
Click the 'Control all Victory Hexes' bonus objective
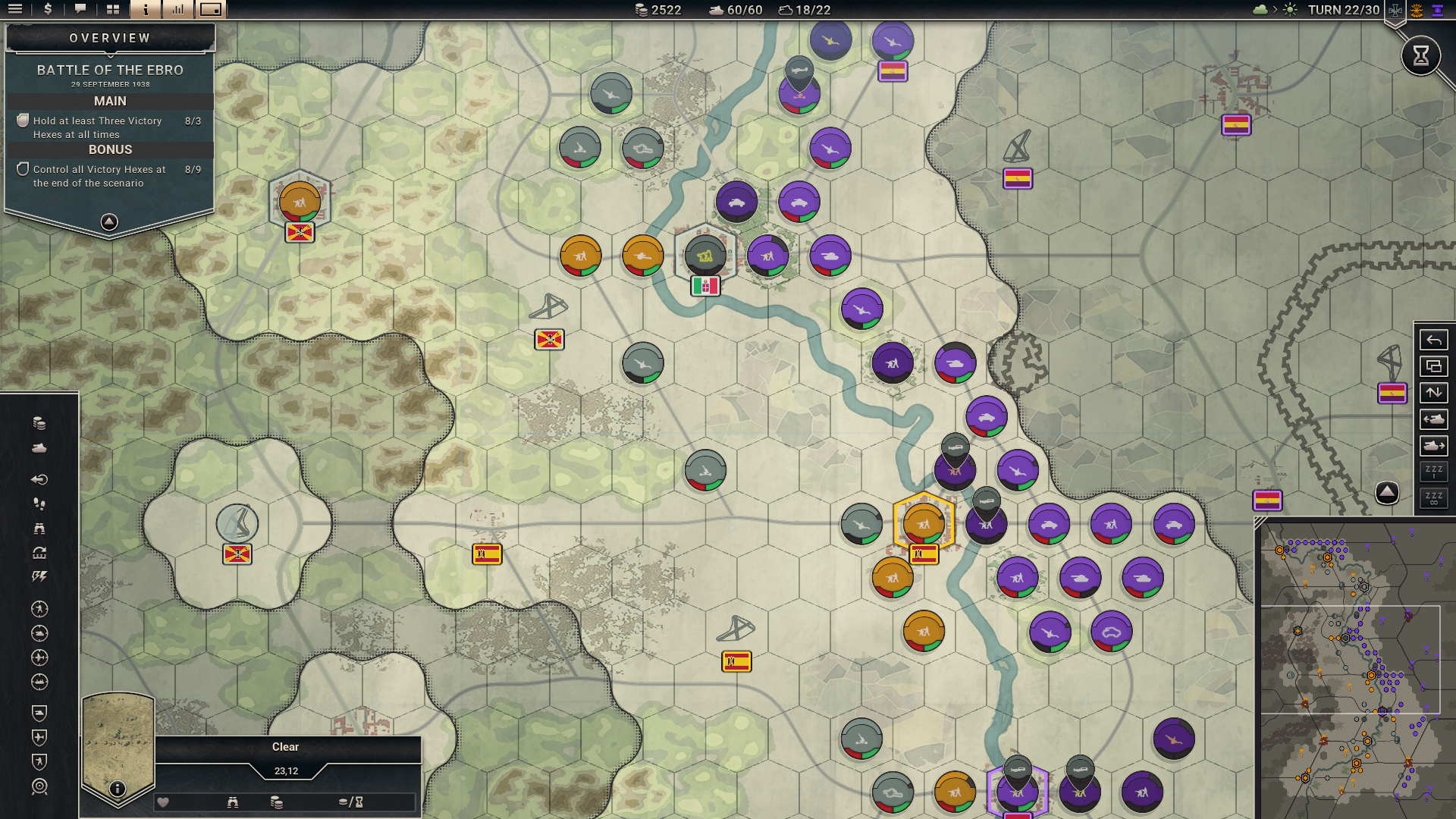tap(104, 176)
